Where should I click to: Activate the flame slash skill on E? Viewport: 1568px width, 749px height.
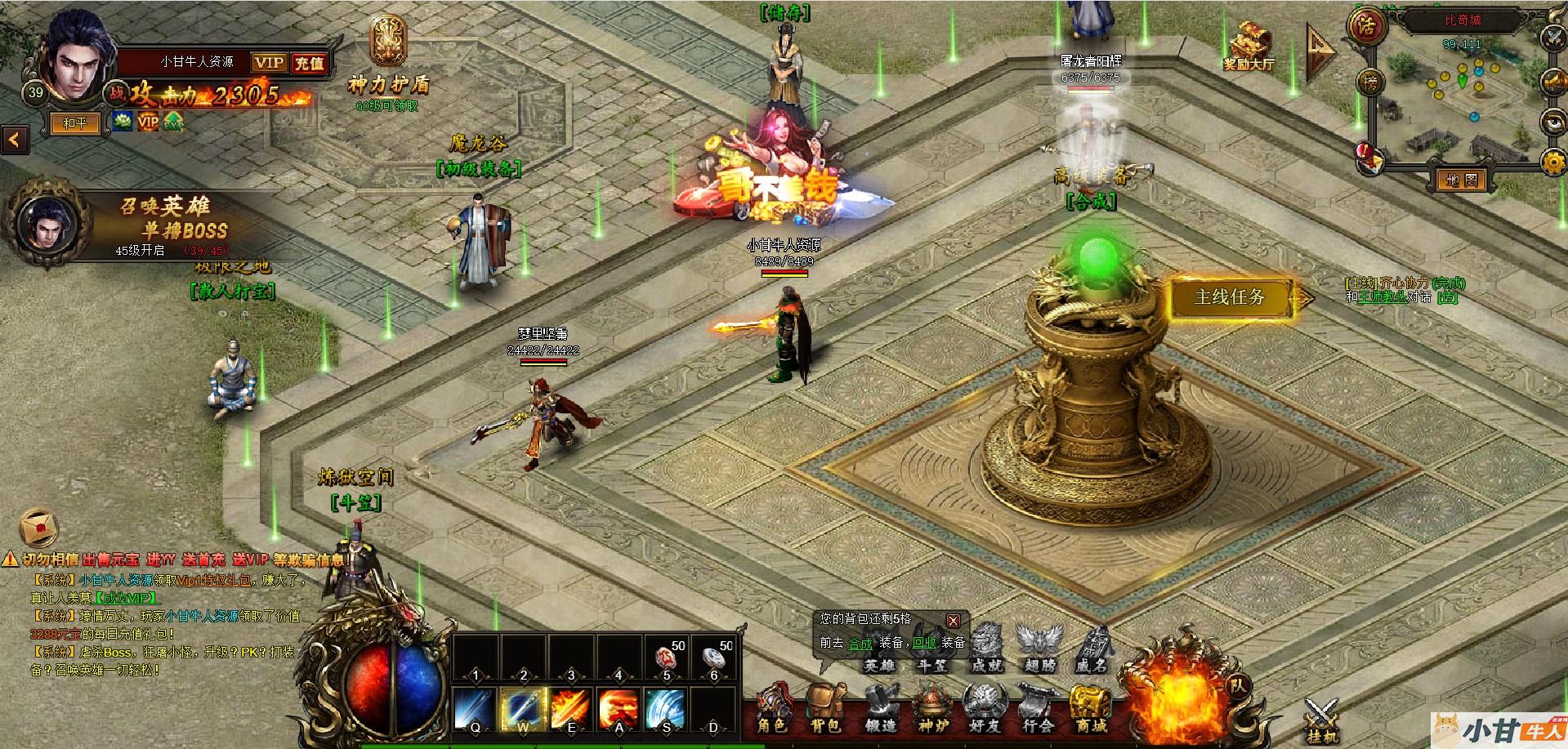571,709
